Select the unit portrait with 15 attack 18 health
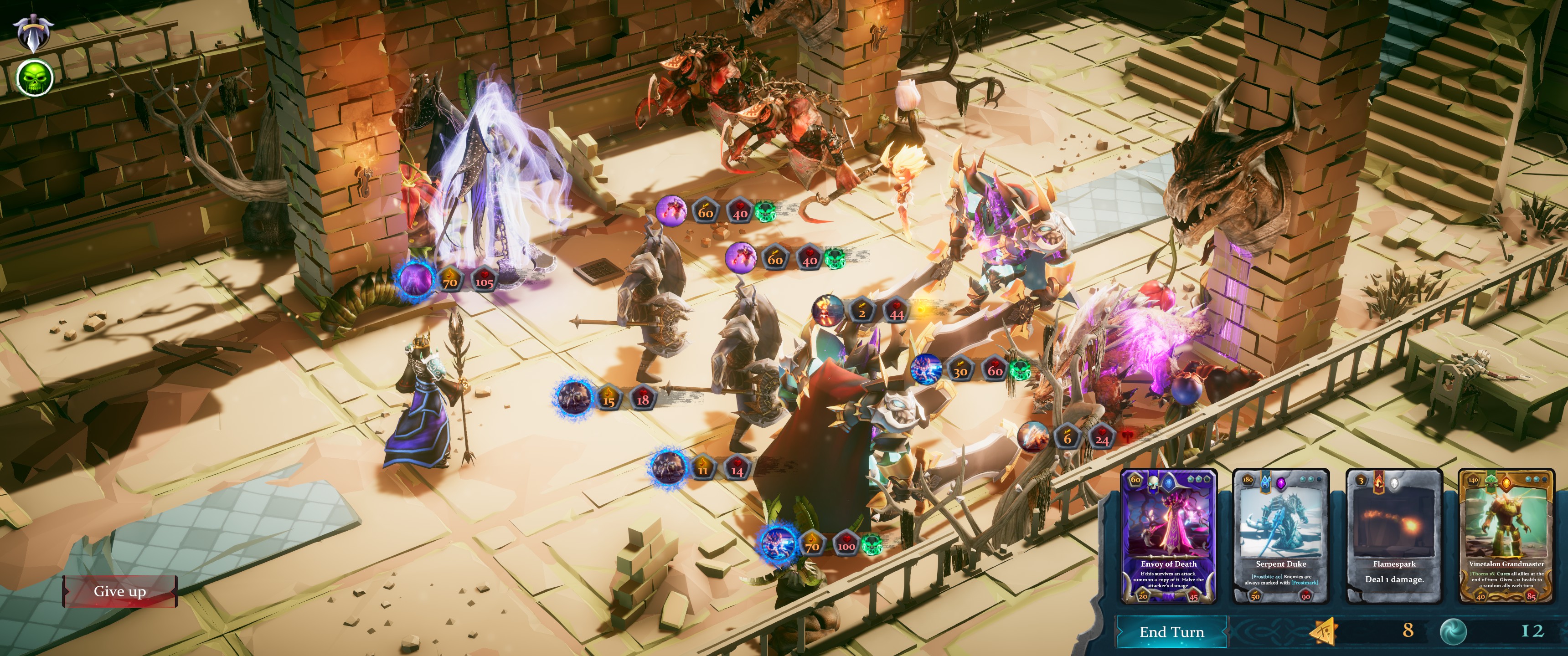The height and width of the screenshot is (656, 1568). tap(573, 397)
